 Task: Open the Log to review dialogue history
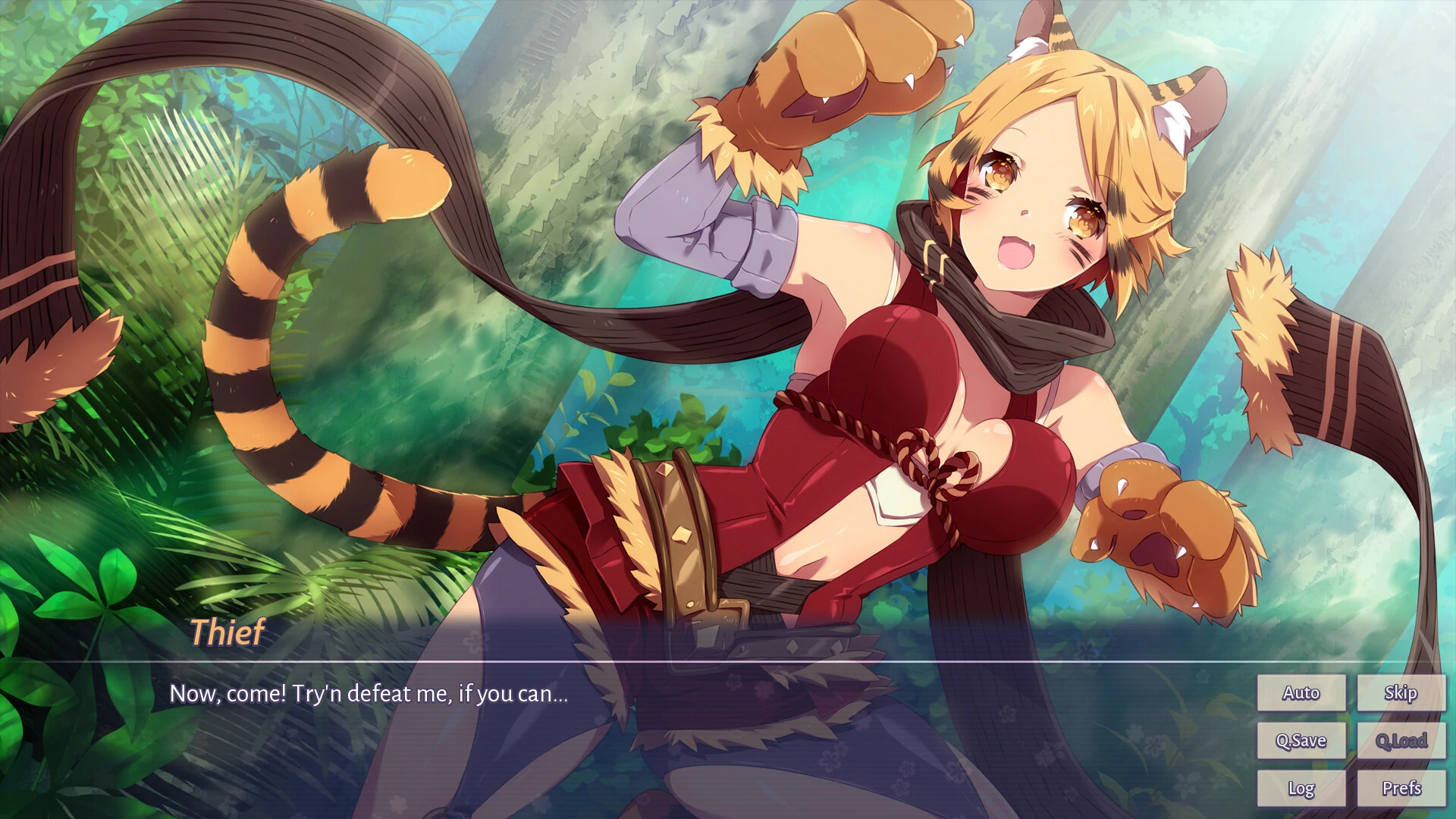click(x=1301, y=788)
